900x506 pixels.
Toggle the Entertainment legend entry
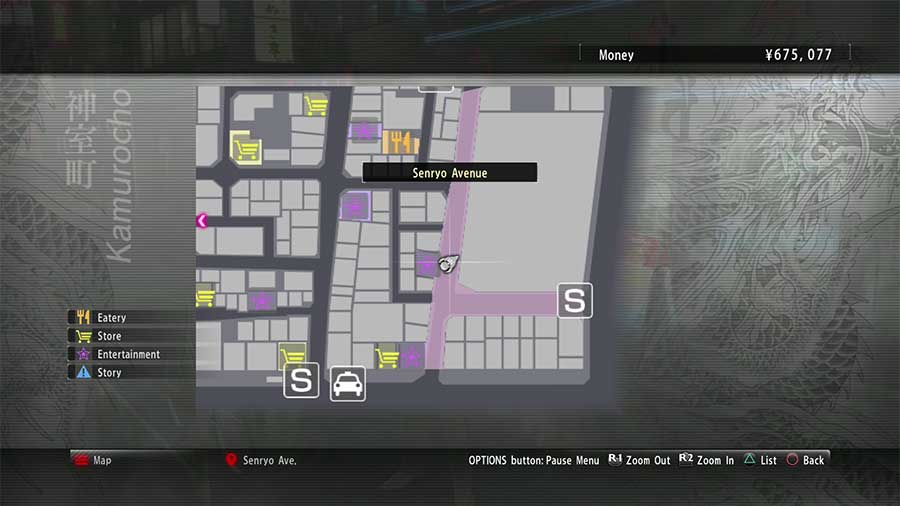pyautogui.click(x=127, y=354)
